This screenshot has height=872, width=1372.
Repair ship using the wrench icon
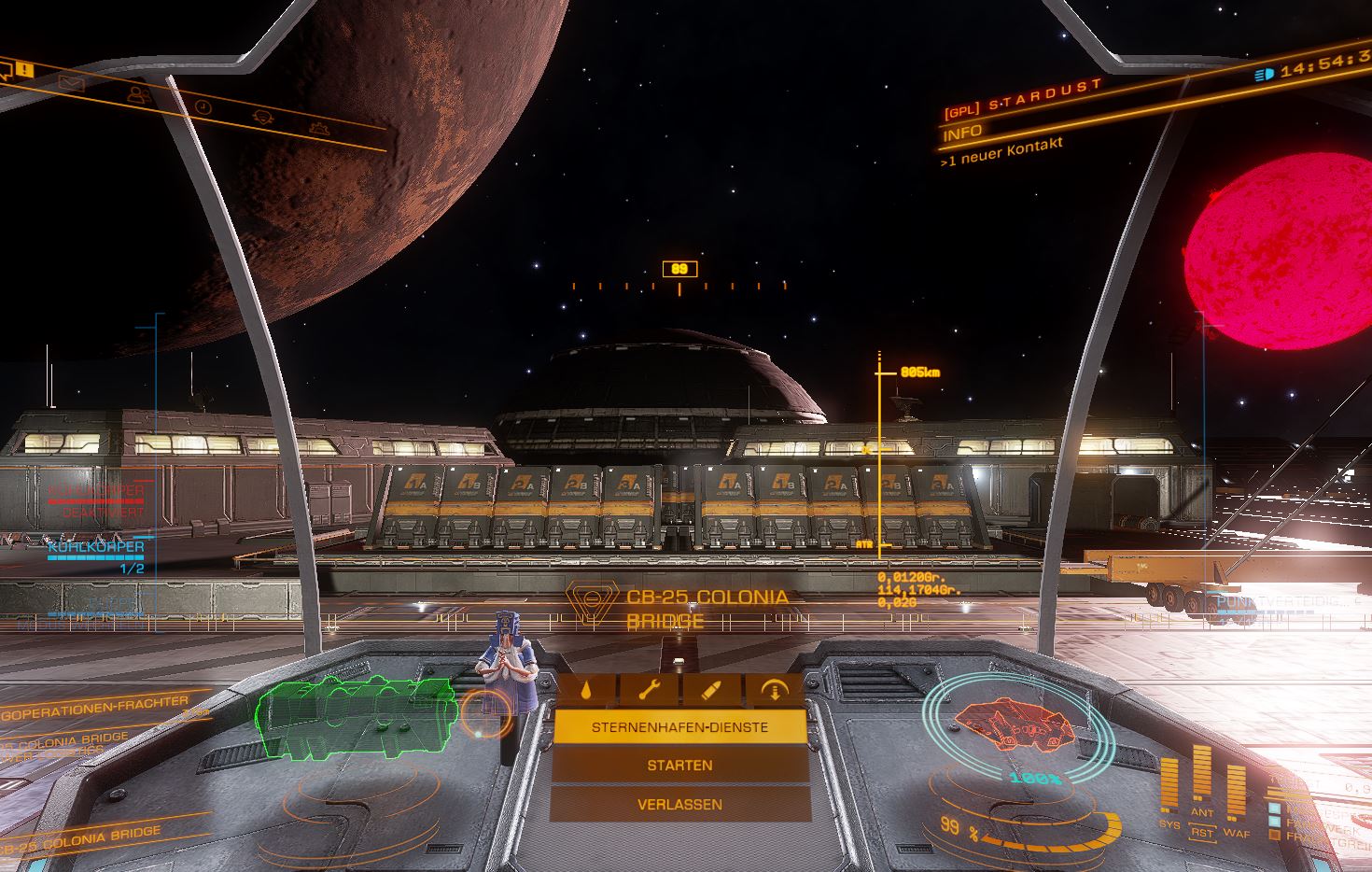pyautogui.click(x=648, y=690)
